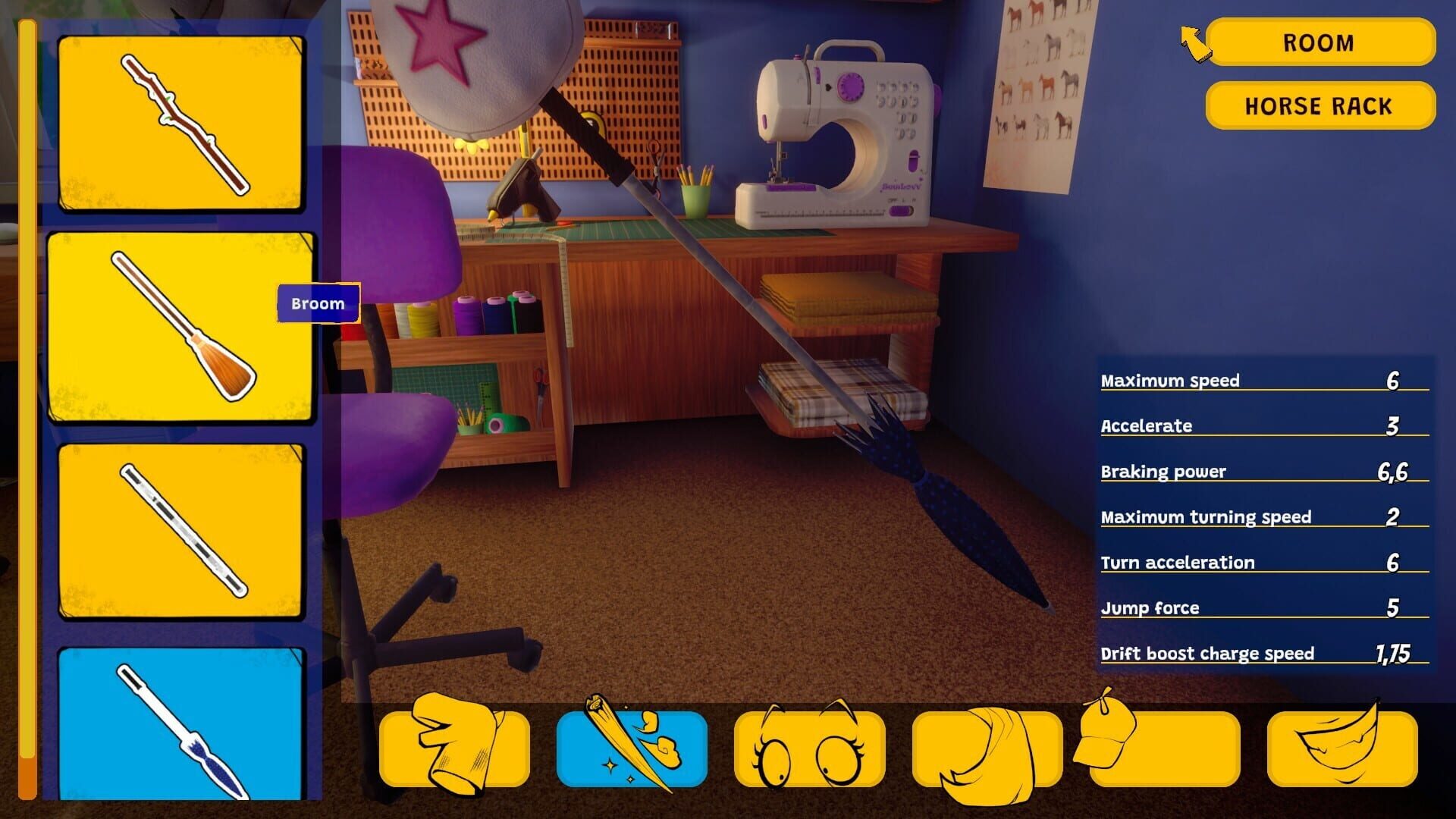Screen dimensions: 1456x819
Task: Click the Broom tooltip label
Action: 318,304
